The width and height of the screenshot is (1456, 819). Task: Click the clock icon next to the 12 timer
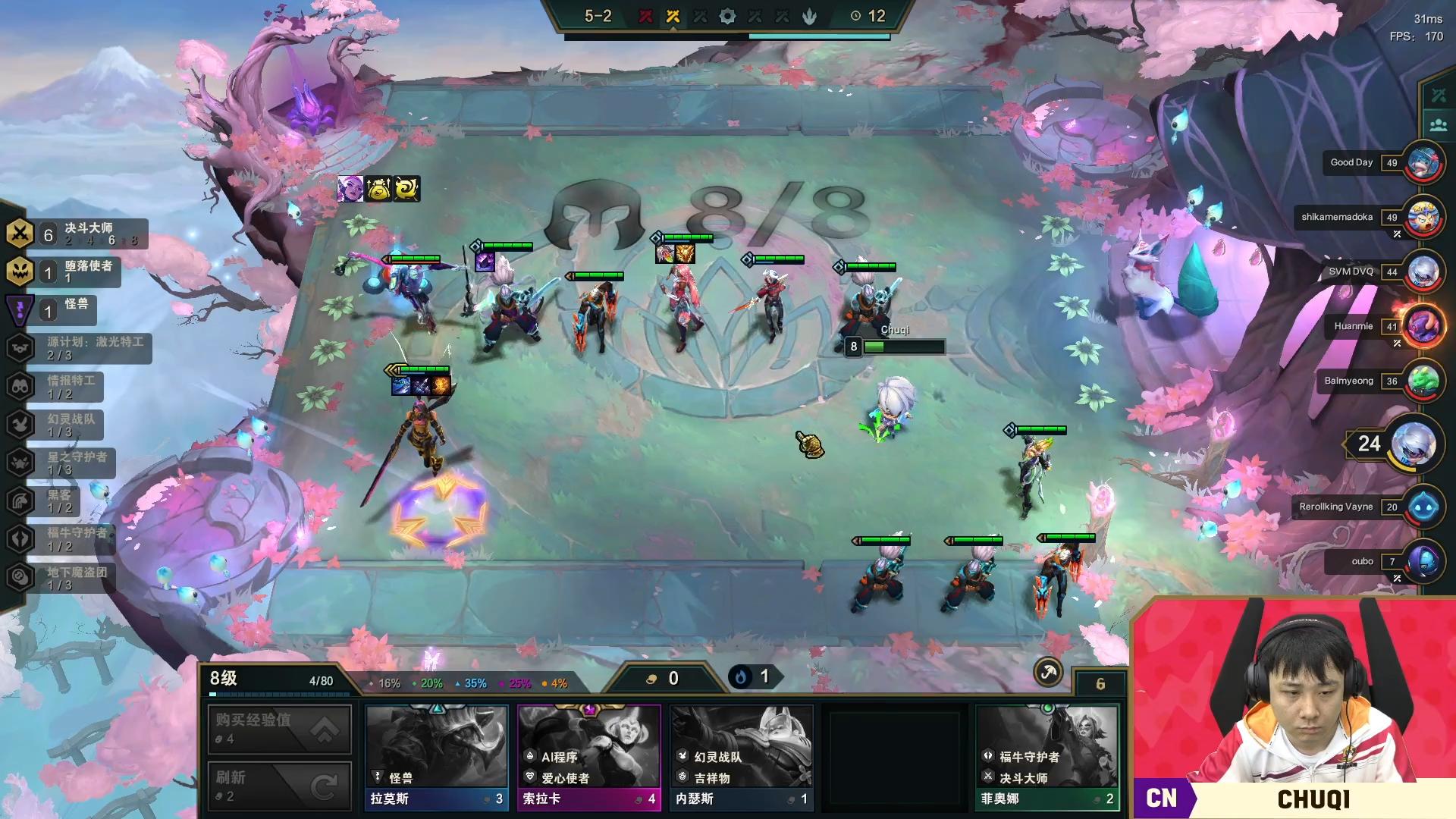pos(857,16)
